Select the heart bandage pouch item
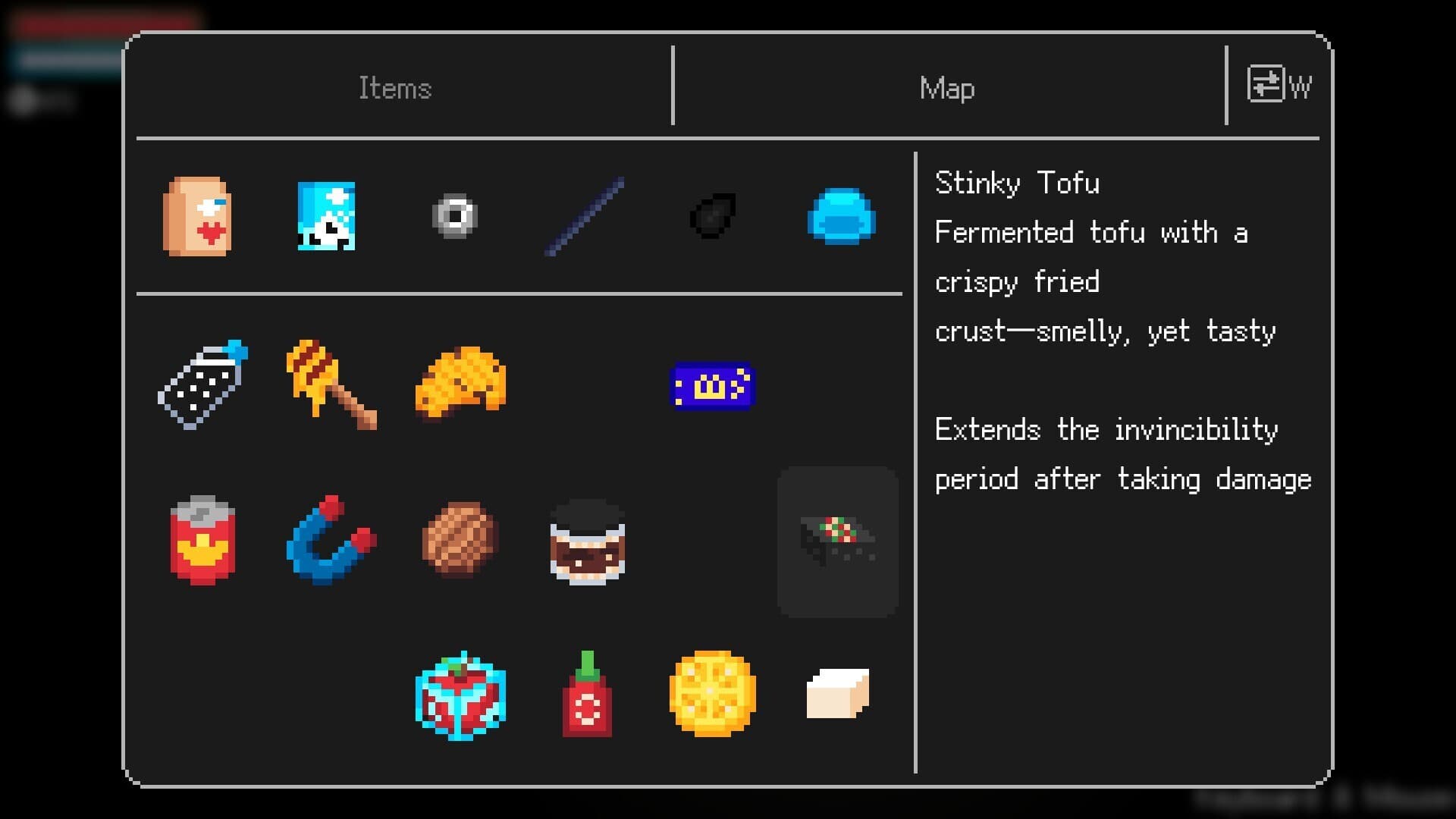Image resolution: width=1456 pixels, height=819 pixels. [x=199, y=218]
